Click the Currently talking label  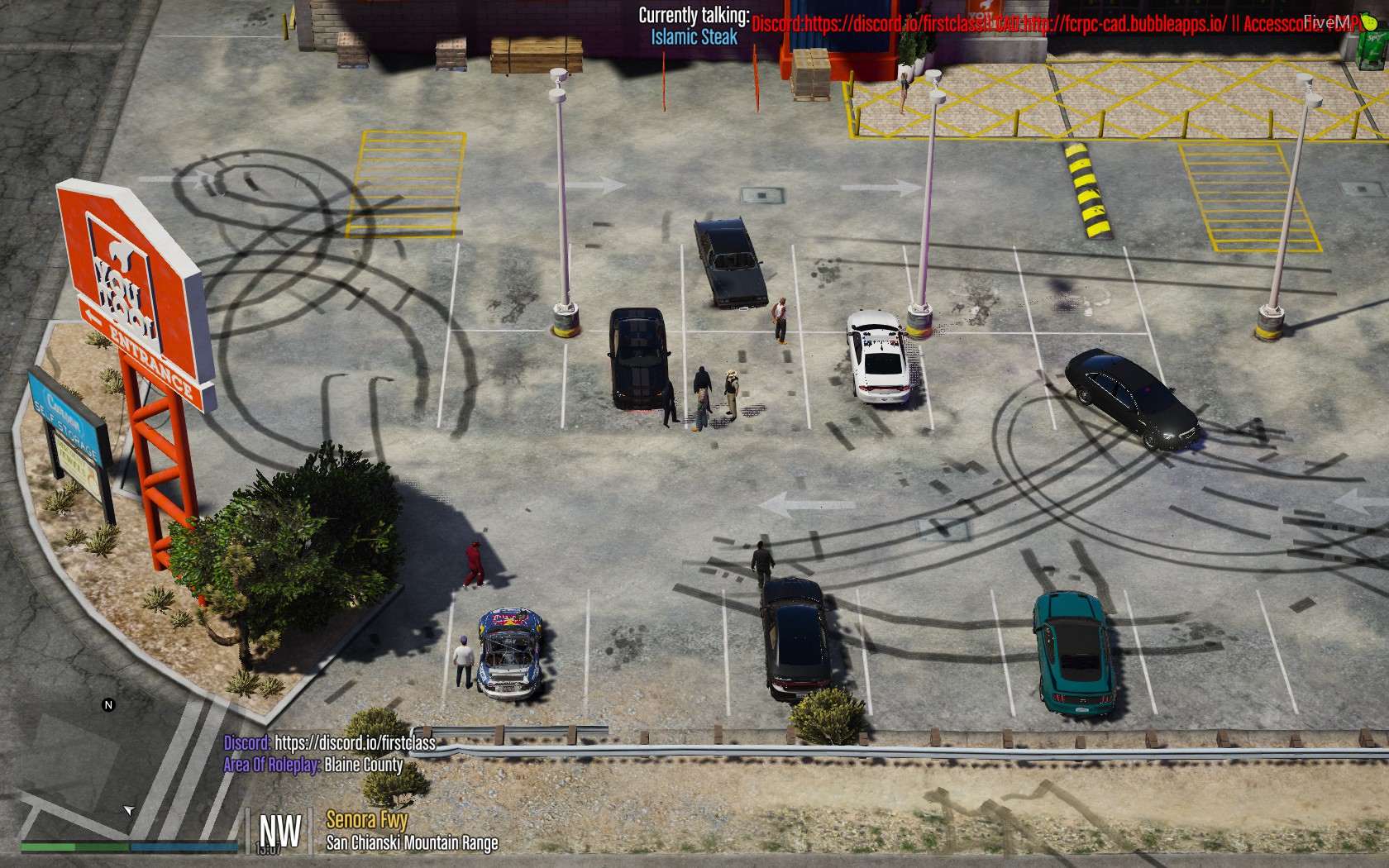694,14
